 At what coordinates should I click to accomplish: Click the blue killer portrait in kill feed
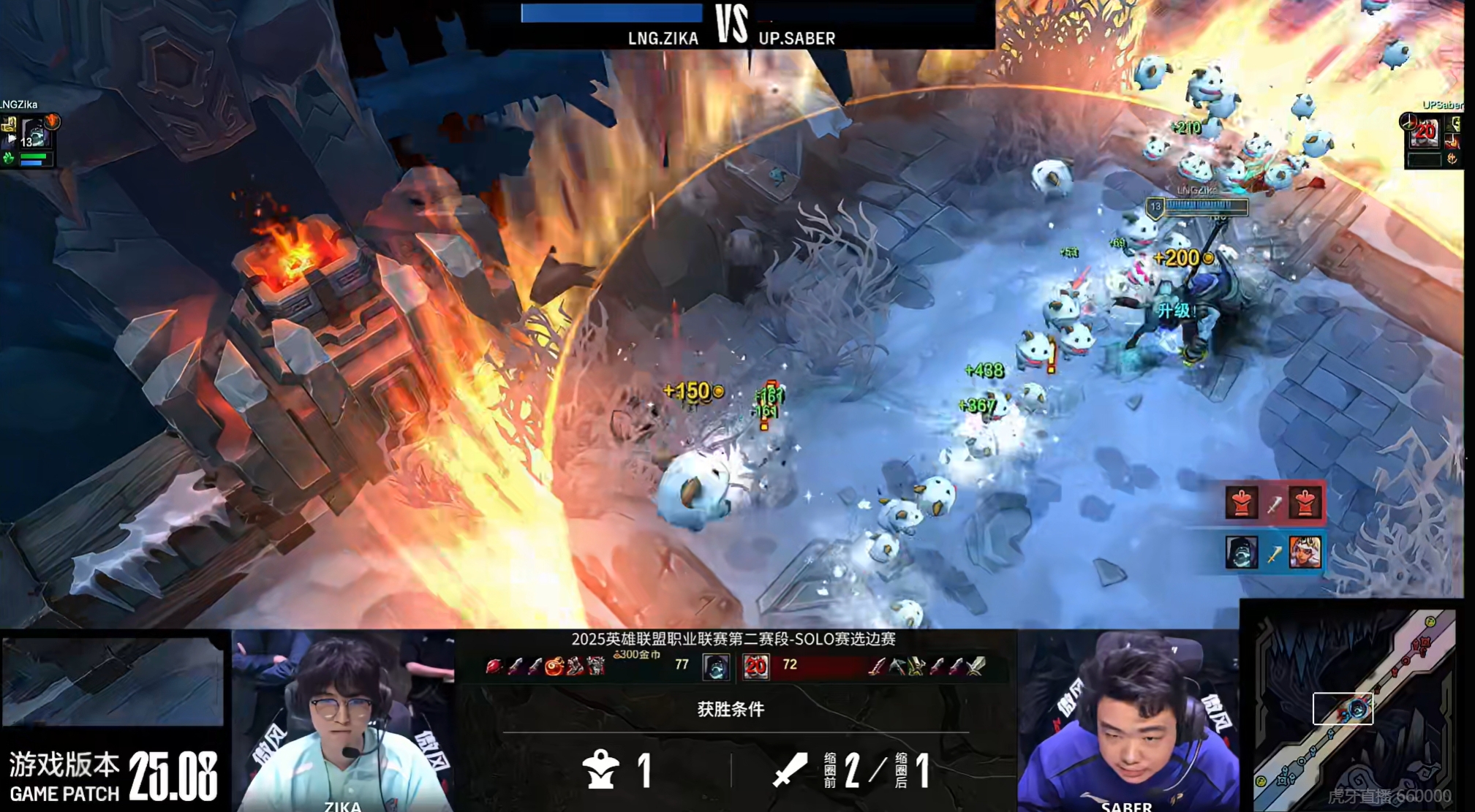(1242, 552)
